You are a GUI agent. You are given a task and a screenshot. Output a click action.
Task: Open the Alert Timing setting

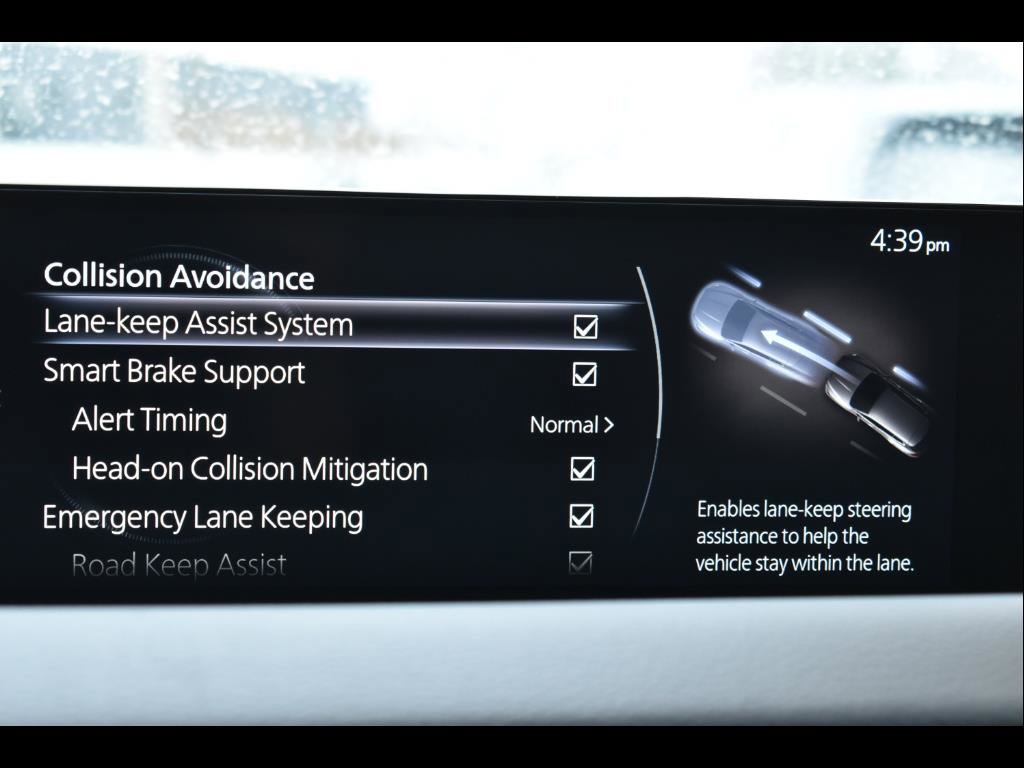pyautogui.click(x=149, y=420)
